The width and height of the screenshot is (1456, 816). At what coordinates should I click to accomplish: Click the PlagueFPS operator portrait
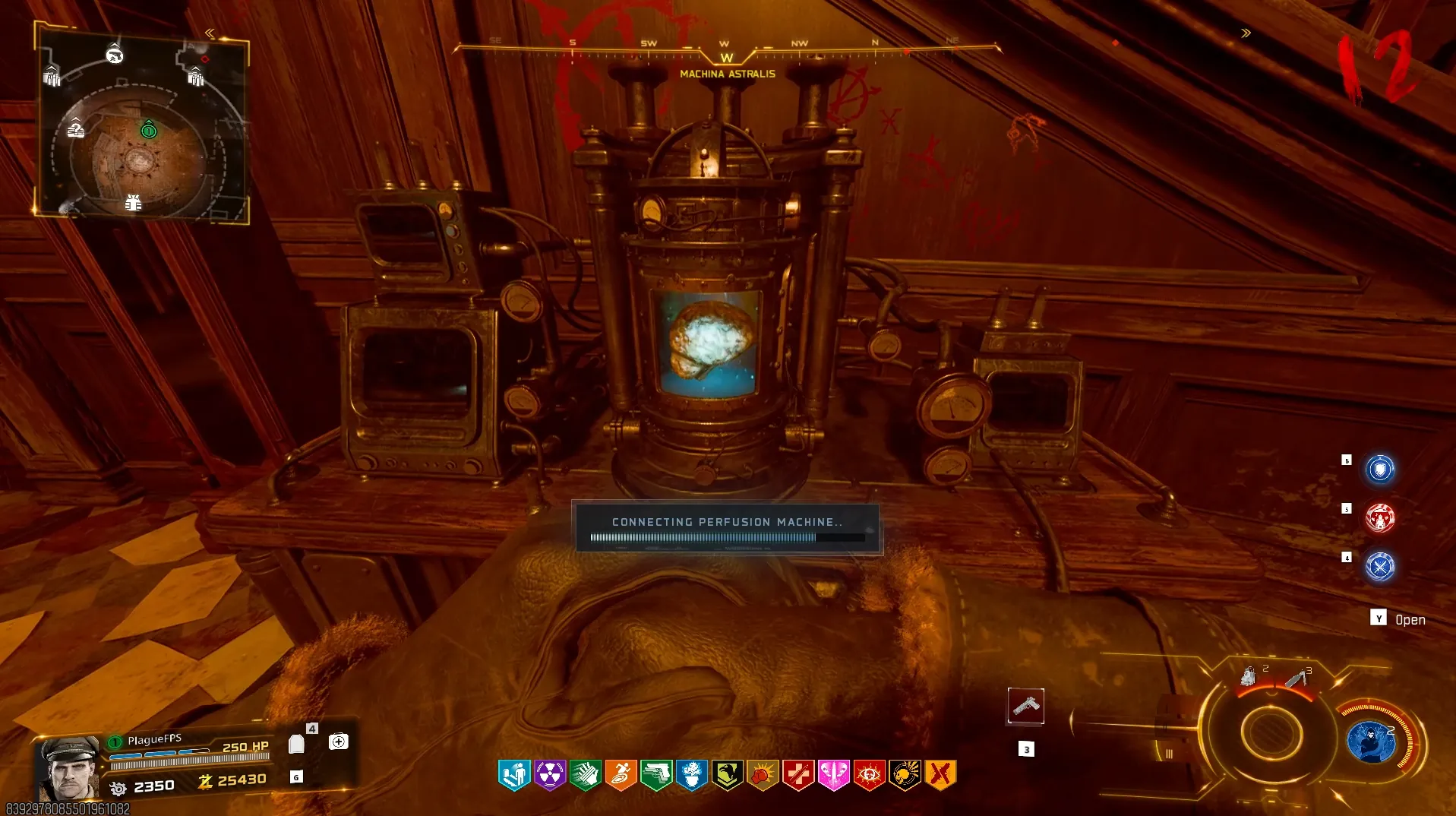(x=69, y=767)
